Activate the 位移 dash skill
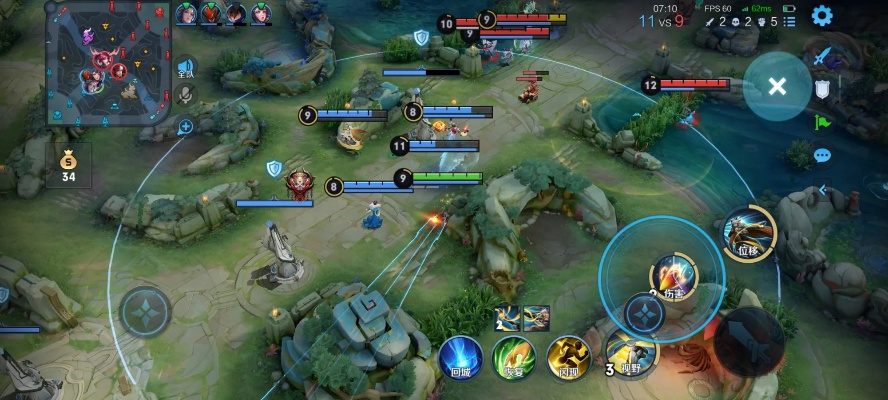 (x=749, y=233)
